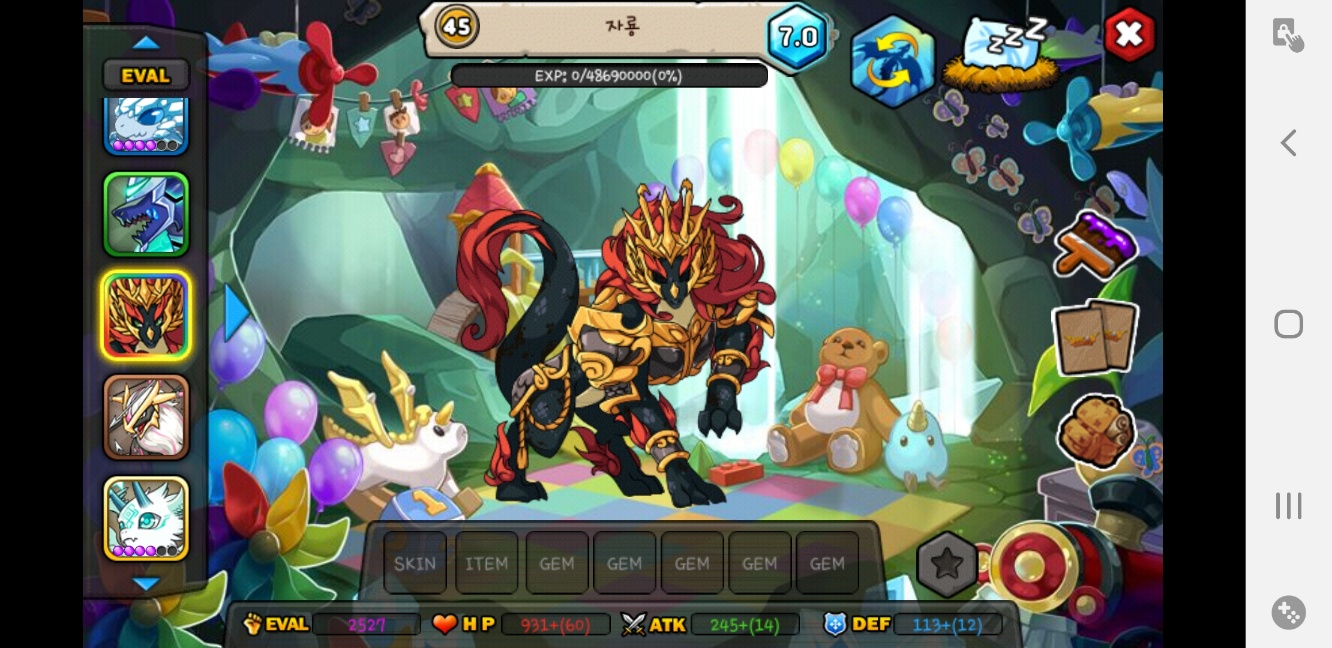Tap the sleeping nest ZZZ icon

(x=1003, y=55)
